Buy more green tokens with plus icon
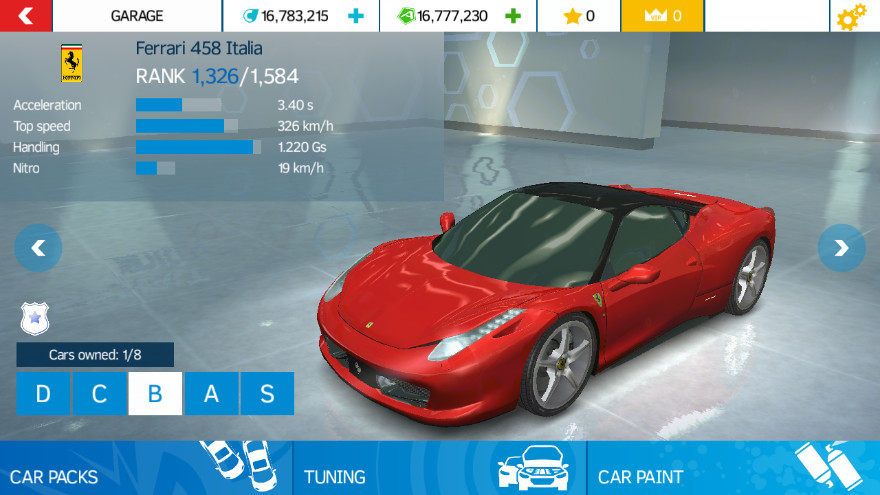 coord(513,16)
